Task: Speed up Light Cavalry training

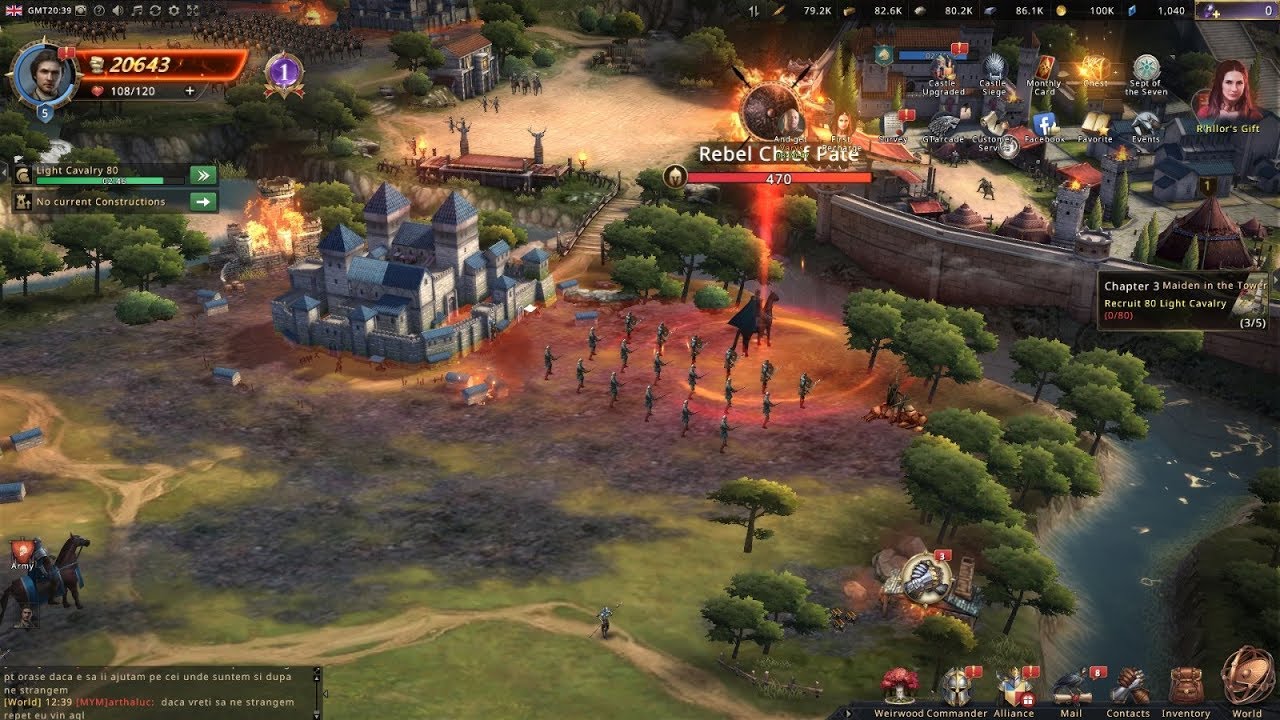Action: (x=204, y=176)
